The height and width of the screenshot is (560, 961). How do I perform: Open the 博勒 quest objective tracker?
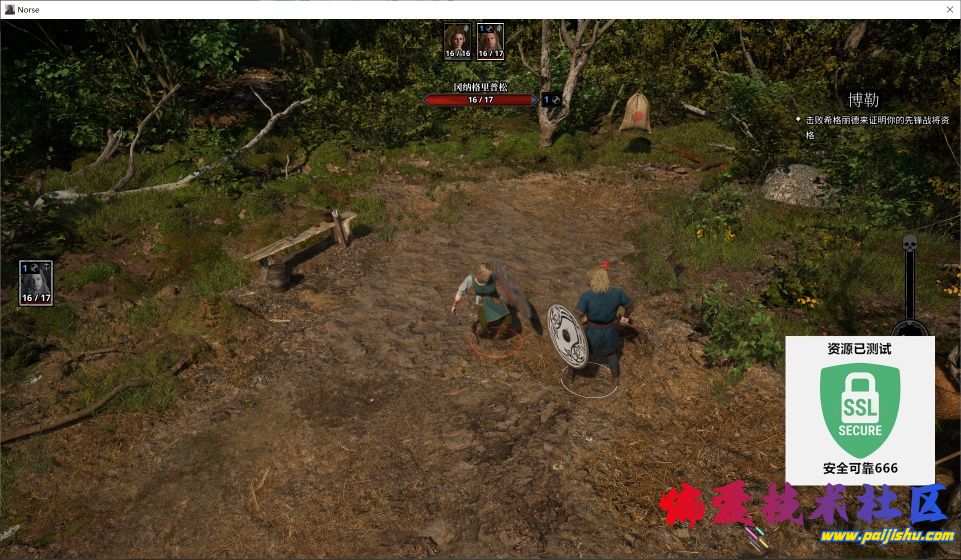click(x=863, y=100)
